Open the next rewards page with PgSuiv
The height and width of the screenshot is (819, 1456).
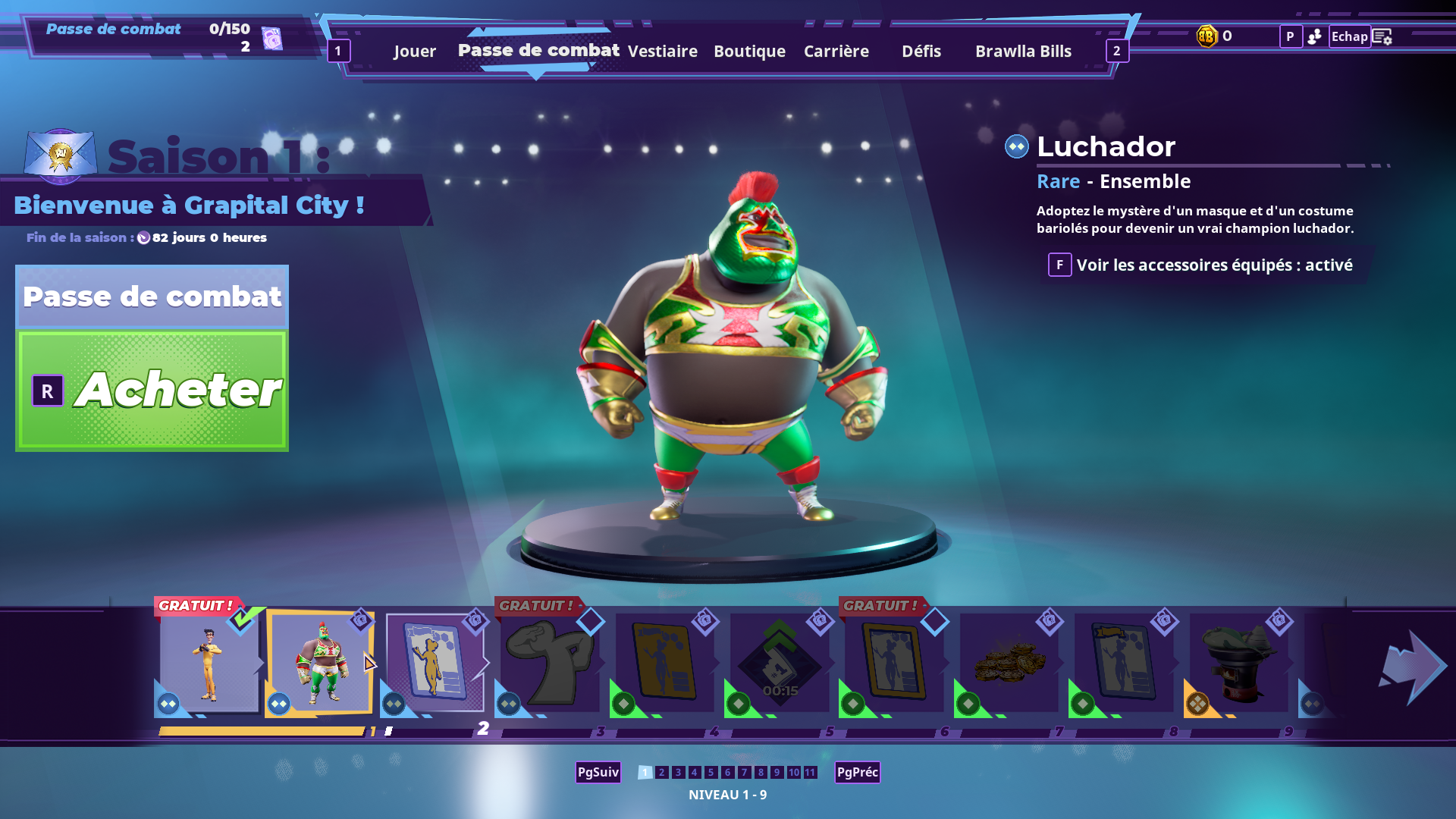598,772
